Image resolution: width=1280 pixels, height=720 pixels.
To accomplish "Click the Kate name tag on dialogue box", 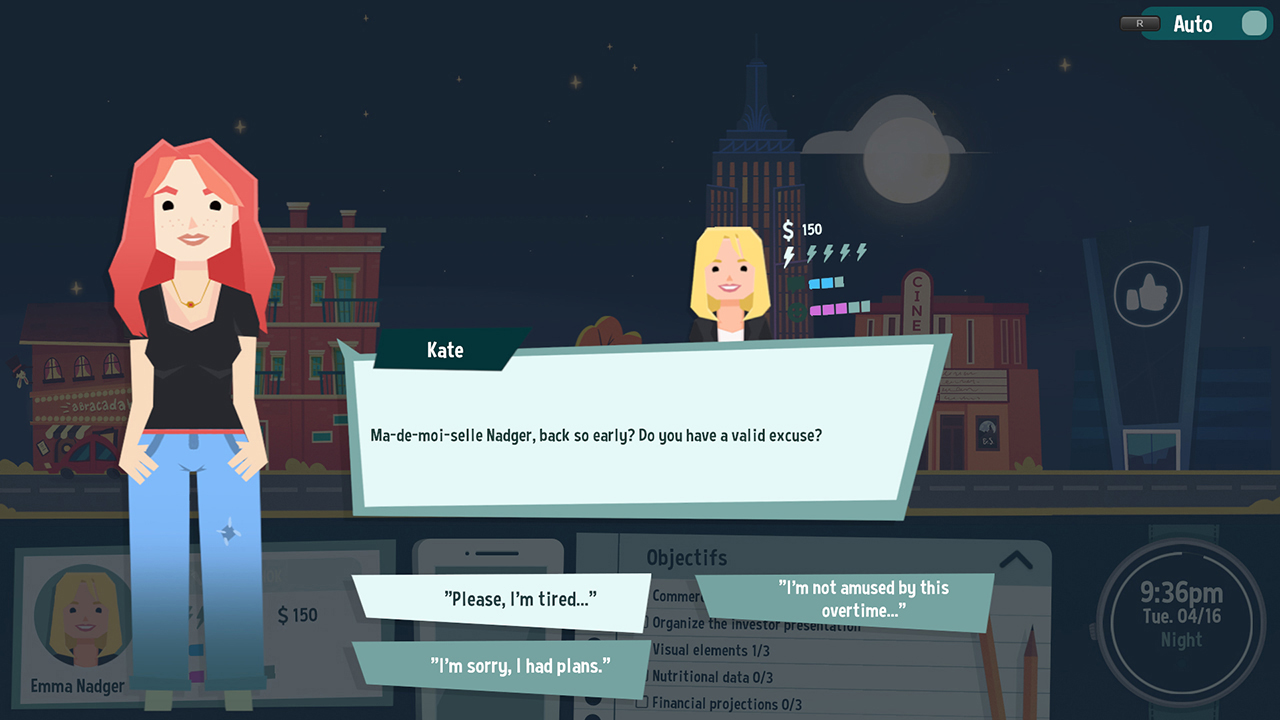I will tap(446, 350).
